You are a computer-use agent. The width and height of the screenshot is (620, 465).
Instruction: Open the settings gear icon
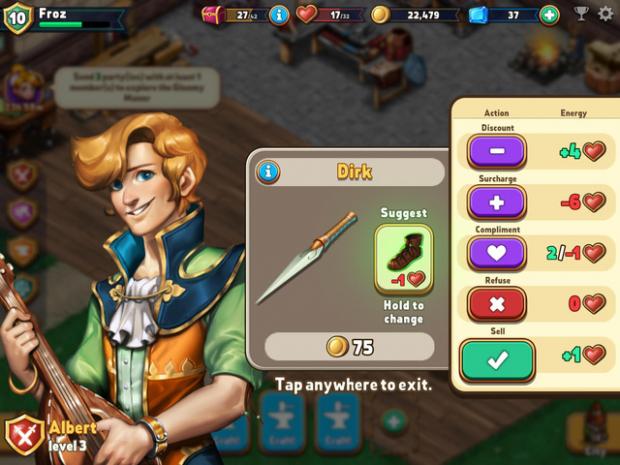coord(605,14)
